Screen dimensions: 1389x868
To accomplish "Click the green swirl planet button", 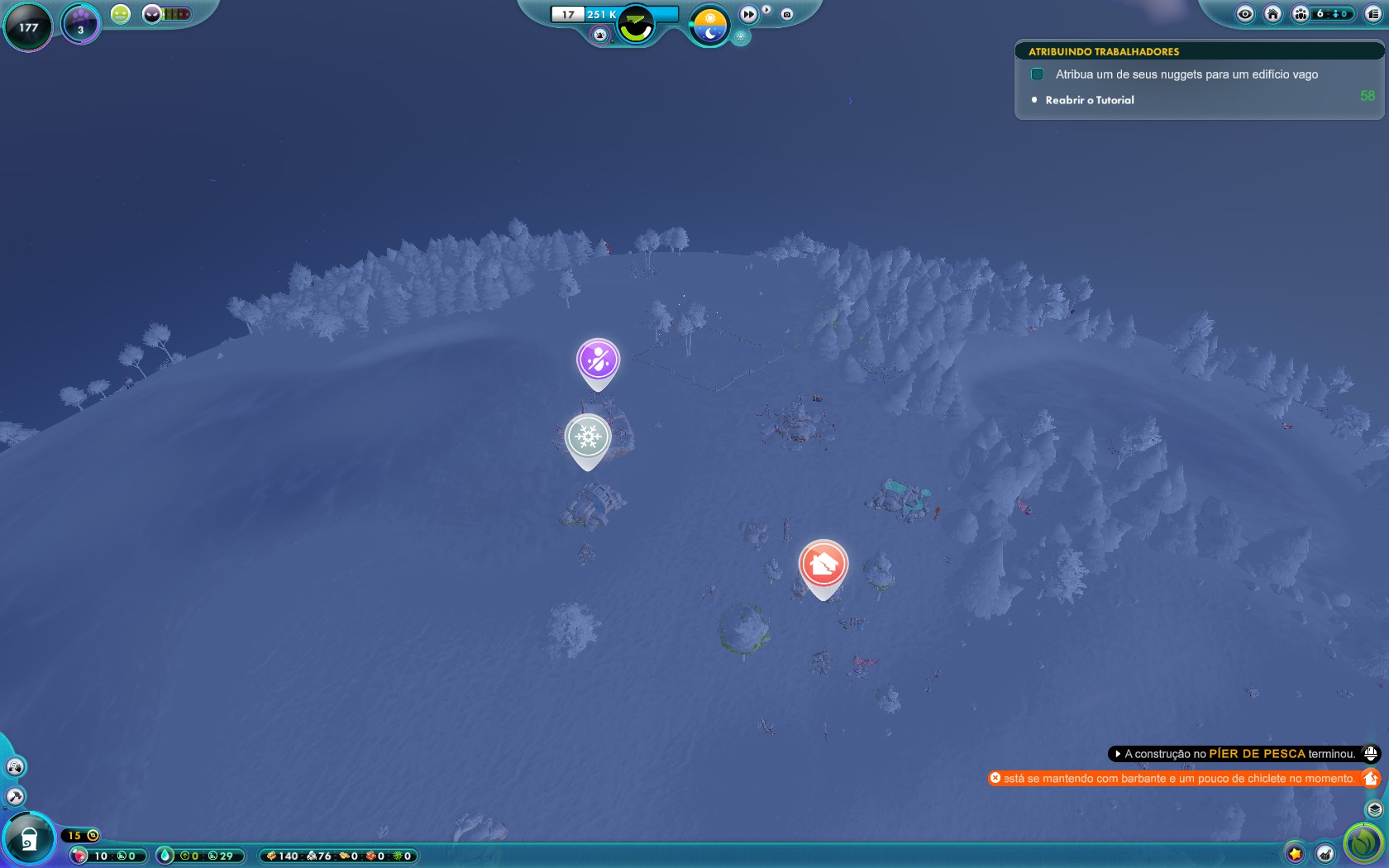I will (1363, 843).
